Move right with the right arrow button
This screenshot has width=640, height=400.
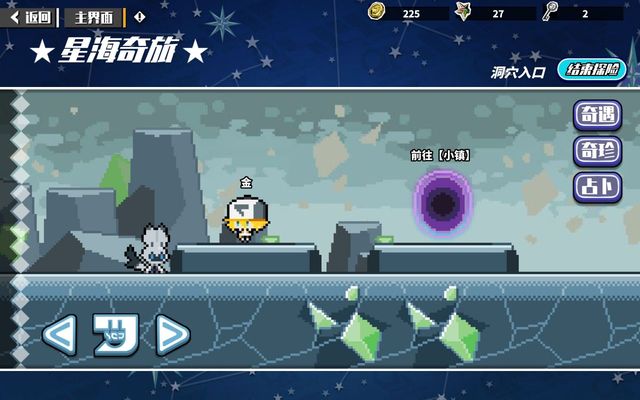(x=172, y=335)
